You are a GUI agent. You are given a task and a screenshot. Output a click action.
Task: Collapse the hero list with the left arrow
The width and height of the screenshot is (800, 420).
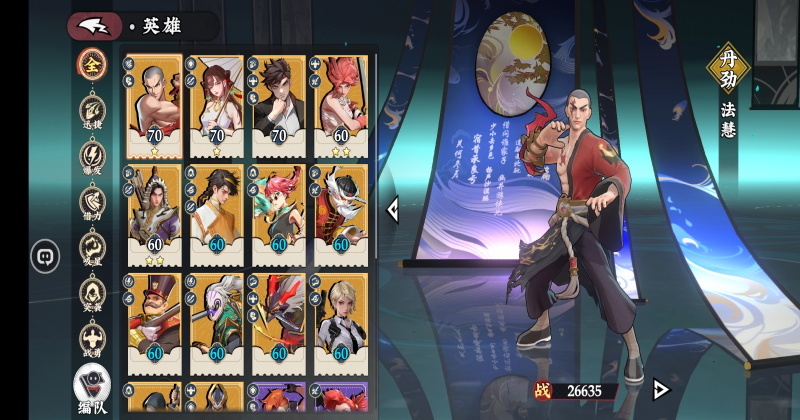tap(393, 209)
